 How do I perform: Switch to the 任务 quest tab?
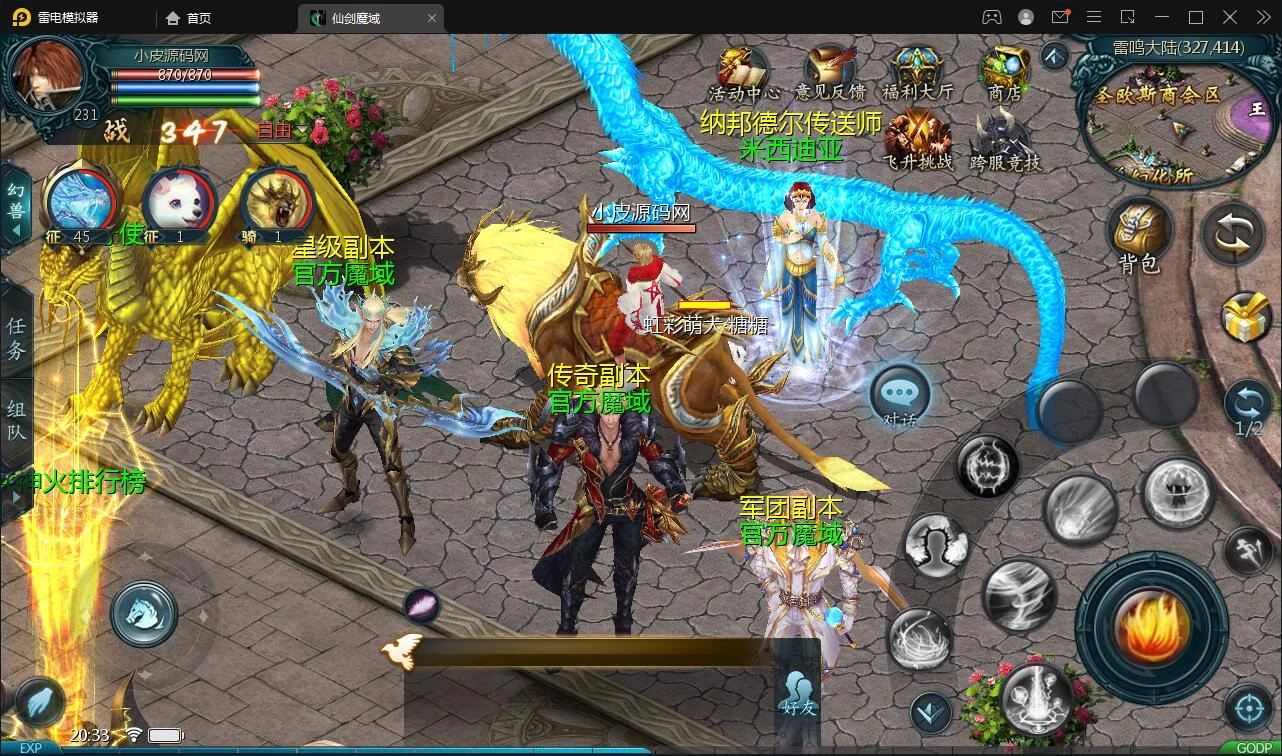click(x=16, y=338)
